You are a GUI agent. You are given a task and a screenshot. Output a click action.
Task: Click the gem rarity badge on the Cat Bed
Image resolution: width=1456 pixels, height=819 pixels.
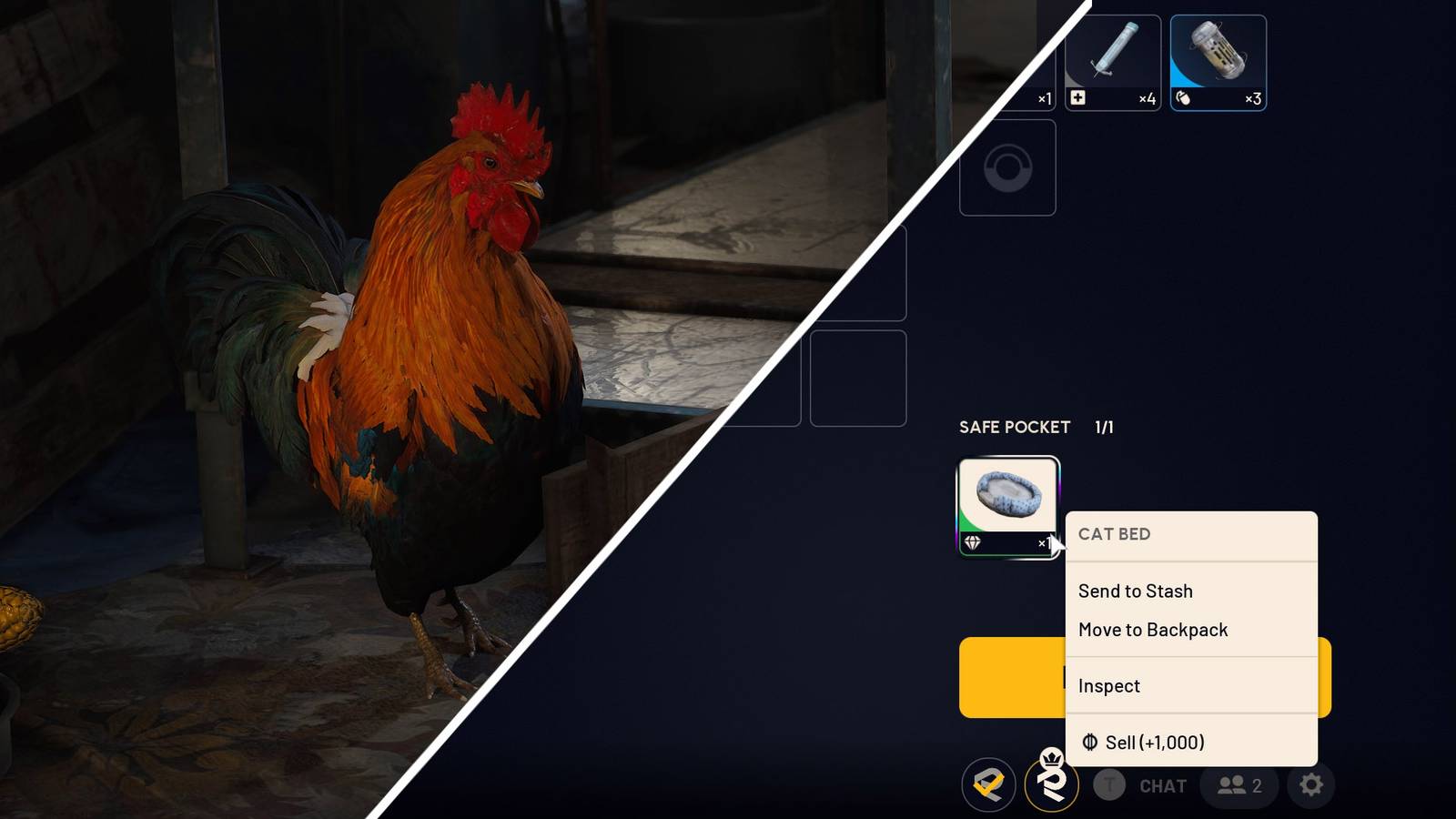coord(971,541)
